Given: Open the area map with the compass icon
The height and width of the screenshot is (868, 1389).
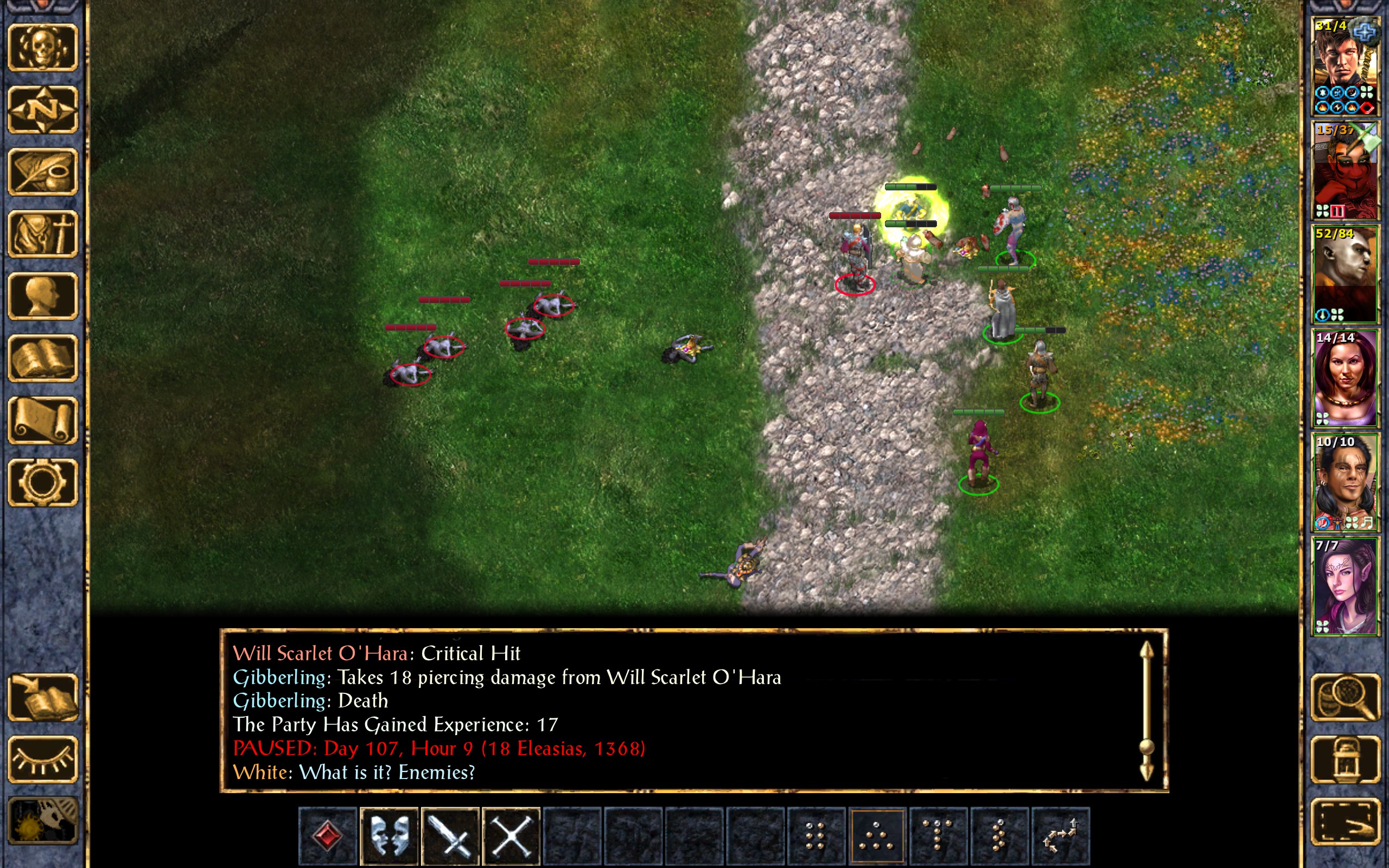Looking at the screenshot, I should click(43, 109).
